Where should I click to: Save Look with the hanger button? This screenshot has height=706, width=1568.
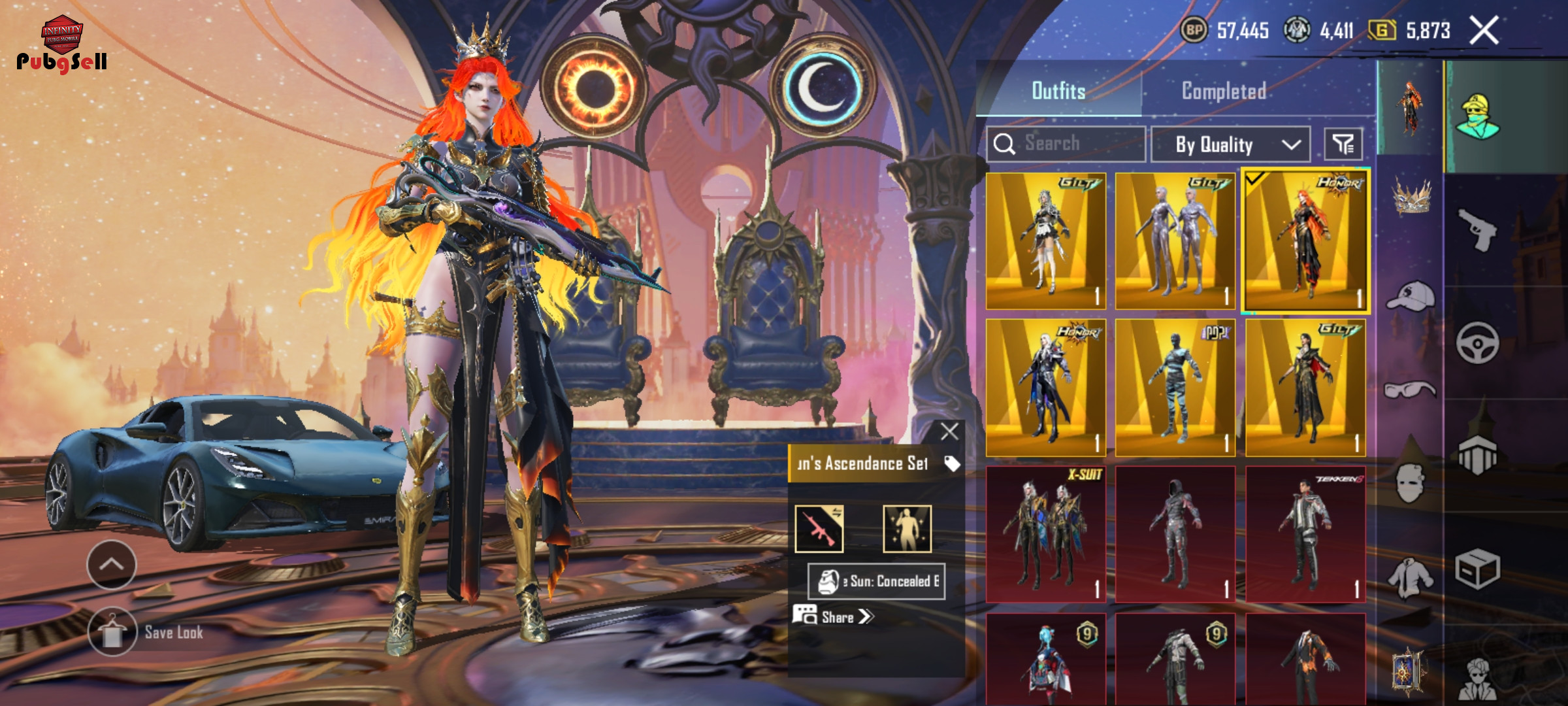[x=112, y=631]
